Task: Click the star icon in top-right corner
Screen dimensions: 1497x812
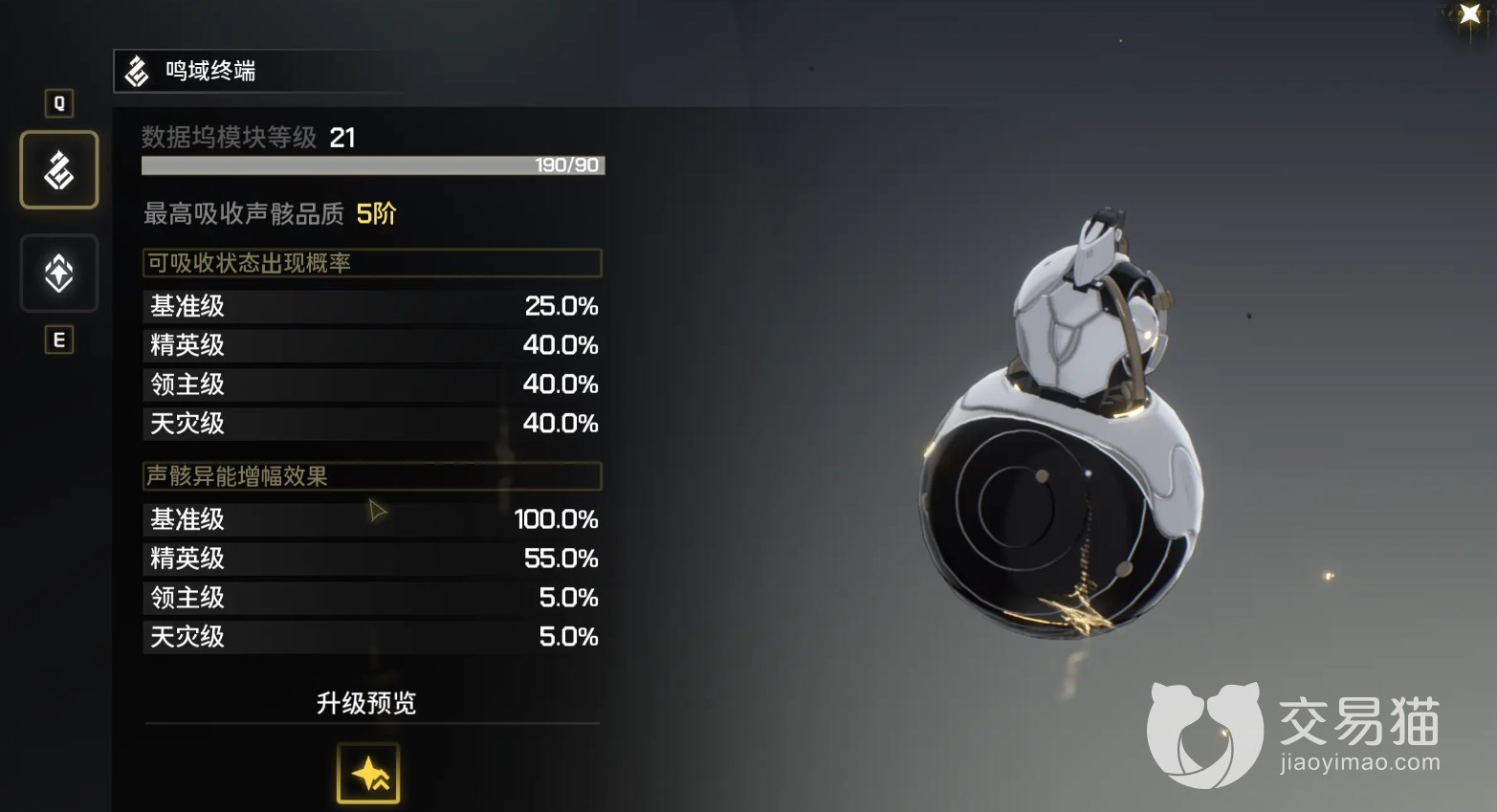Action: point(1469,14)
